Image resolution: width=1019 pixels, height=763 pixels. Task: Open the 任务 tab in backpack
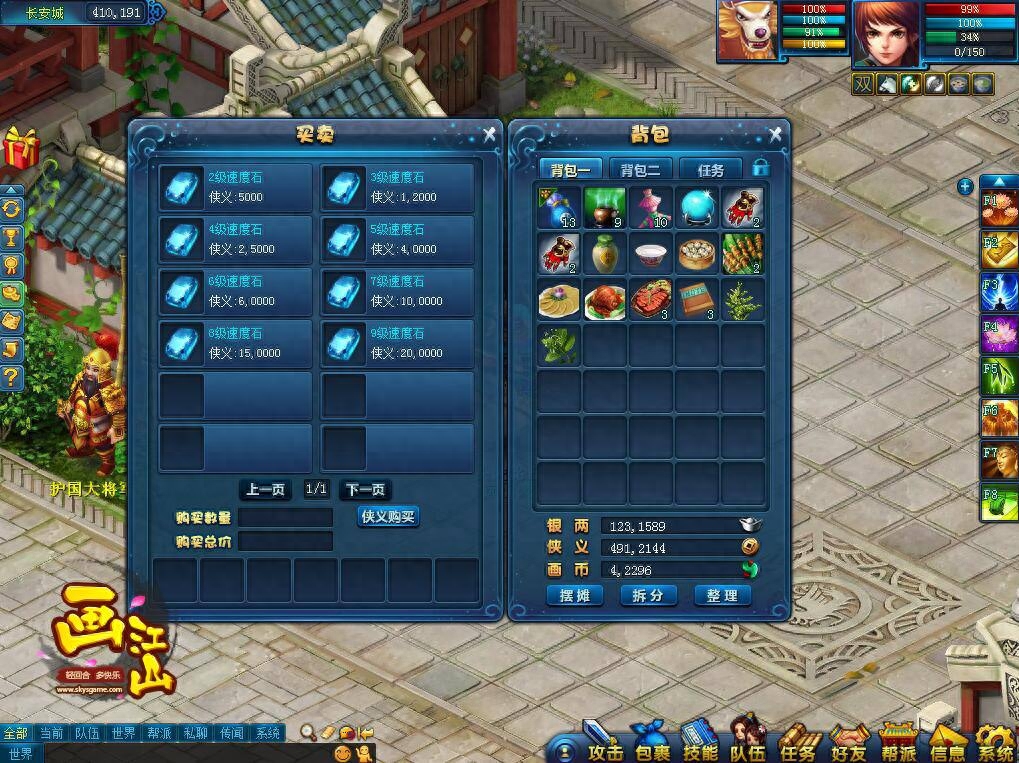(710, 169)
